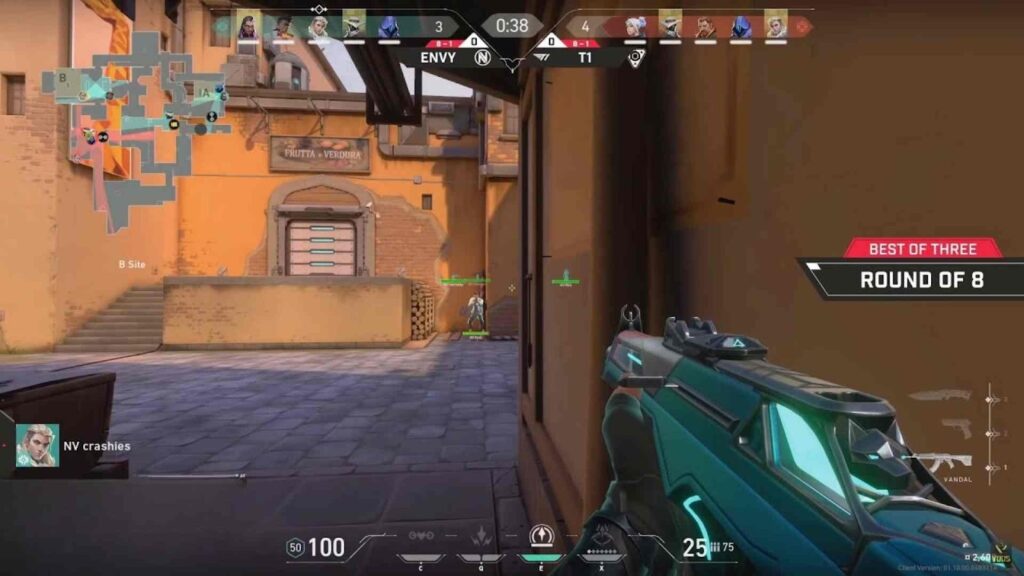Select the knife melee weapon slot

pyautogui.click(x=940, y=396)
